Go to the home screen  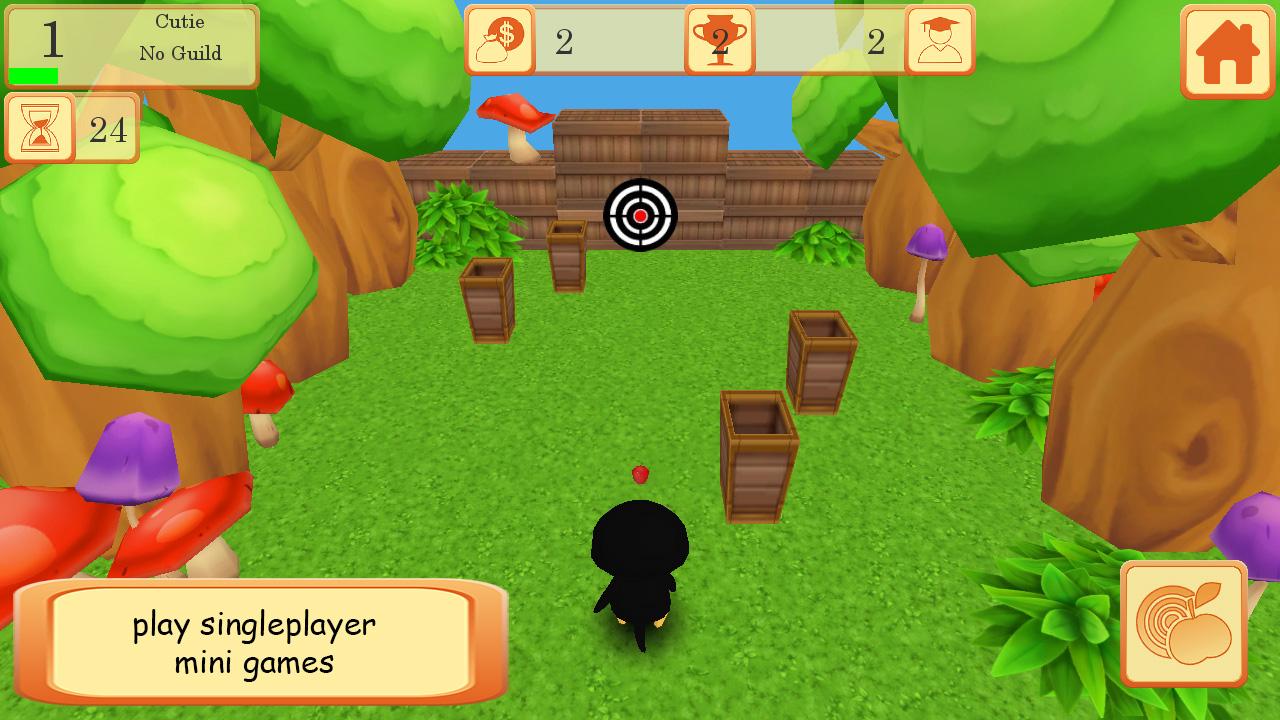1226,52
